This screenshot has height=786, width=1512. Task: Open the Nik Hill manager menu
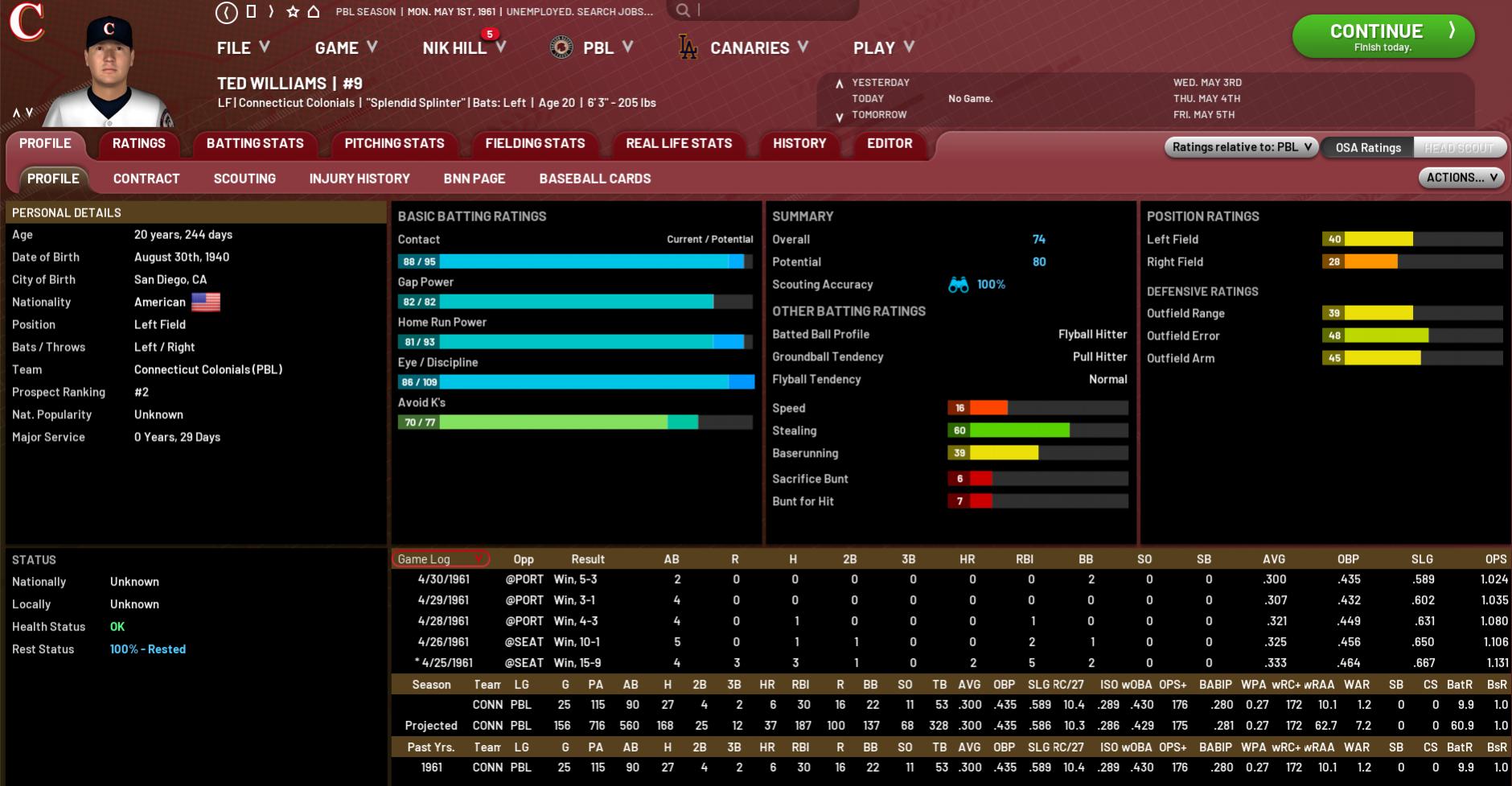[x=463, y=48]
